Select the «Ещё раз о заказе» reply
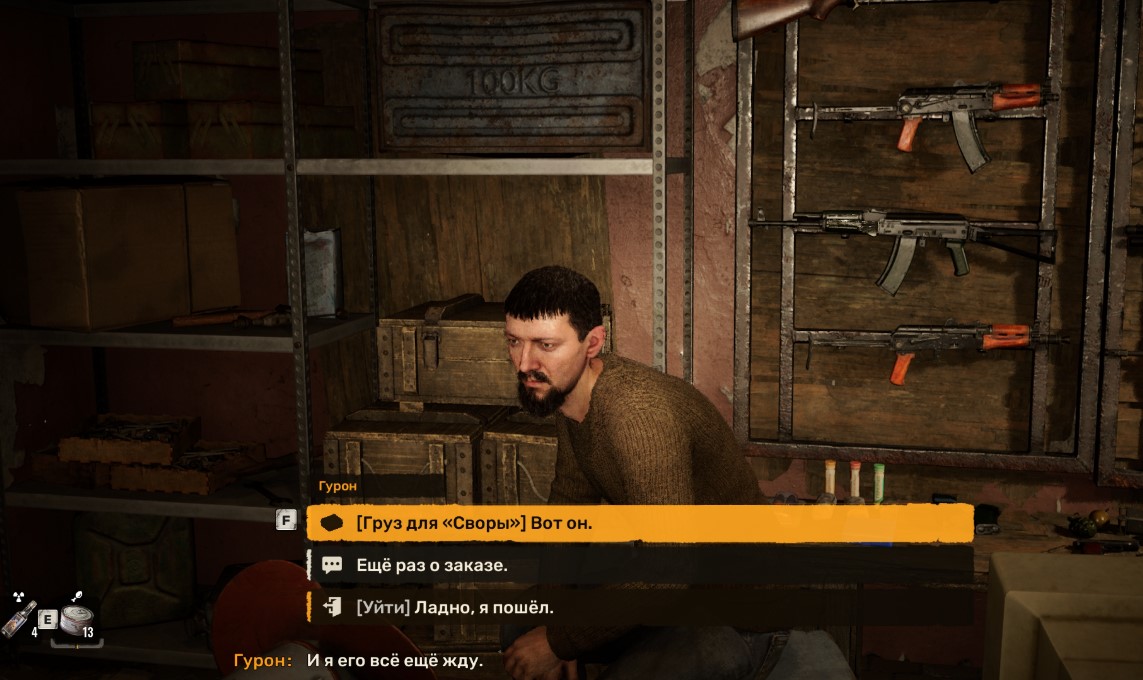Screen dimensions: 1143x680 click(639, 565)
